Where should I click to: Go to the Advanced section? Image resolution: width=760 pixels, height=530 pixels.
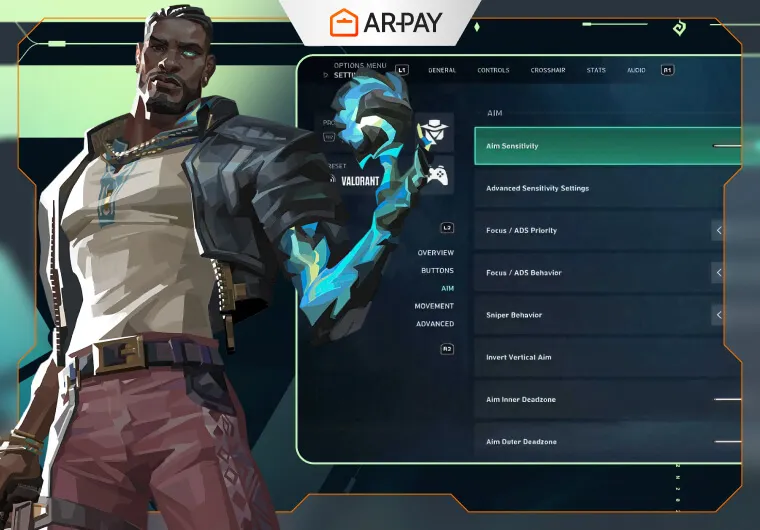coord(435,324)
